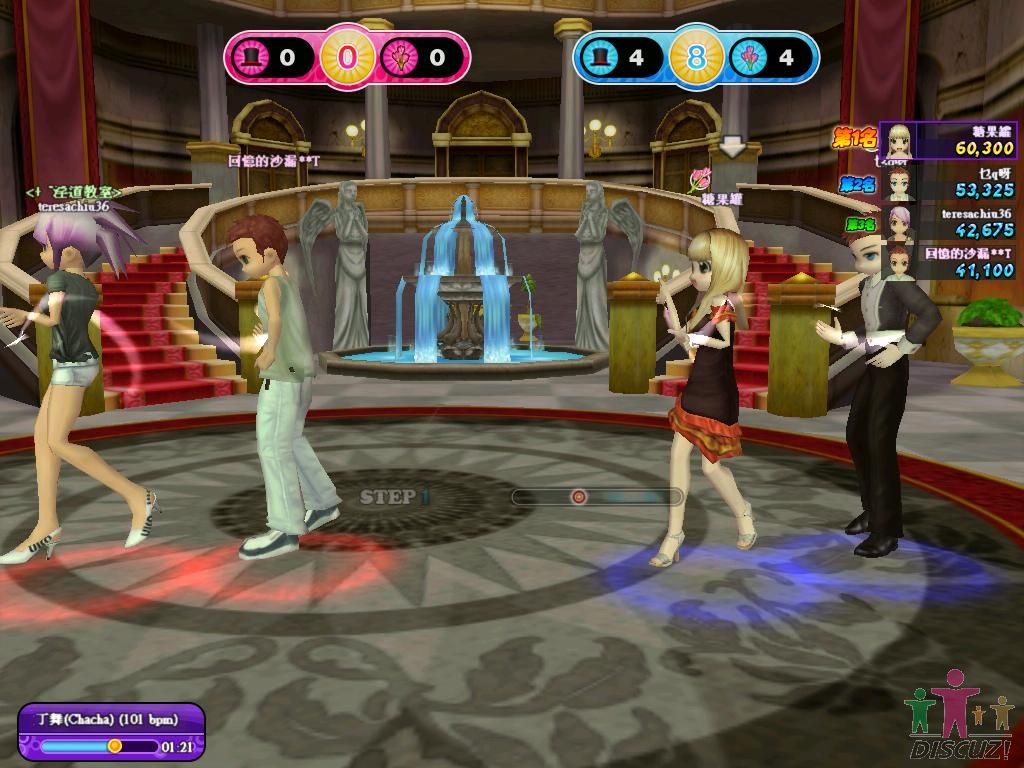1024x768 pixels.
Task: Click the Chacha 101 bpm song panel
Action: click(x=111, y=730)
